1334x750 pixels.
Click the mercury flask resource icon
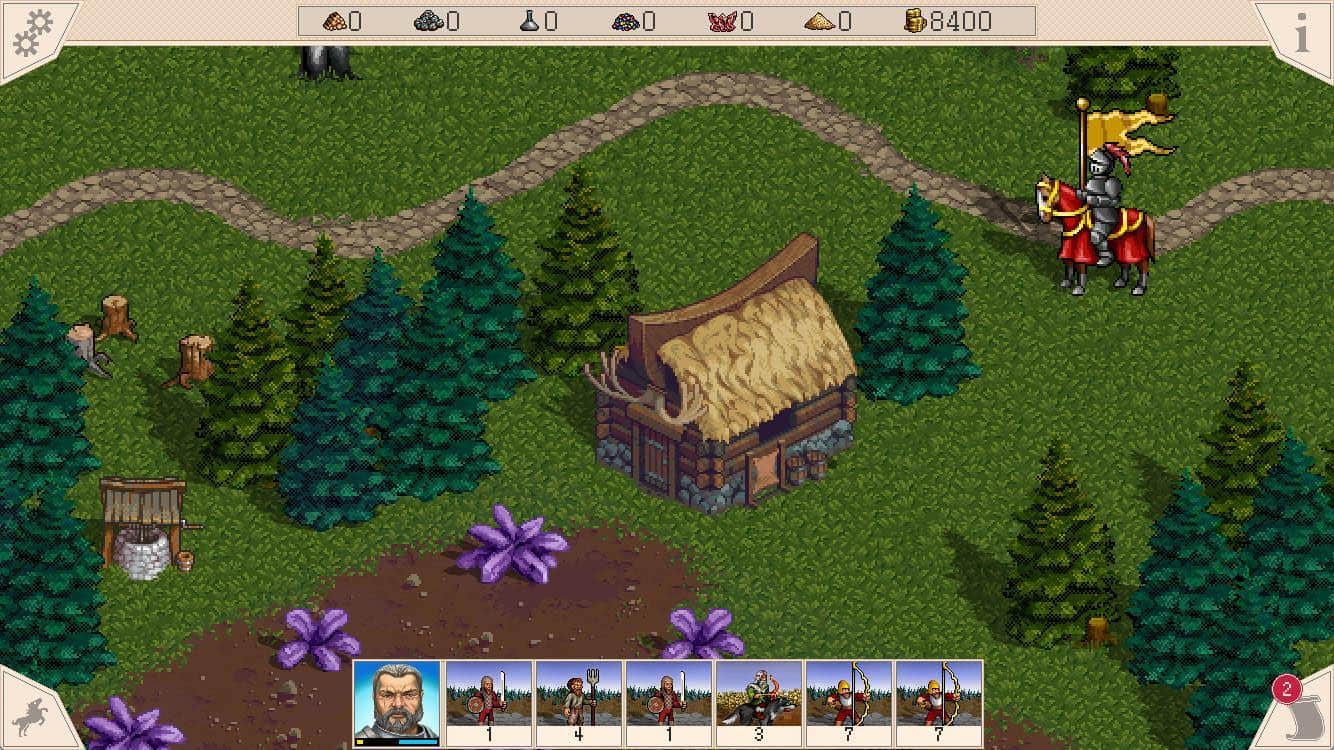coord(530,20)
